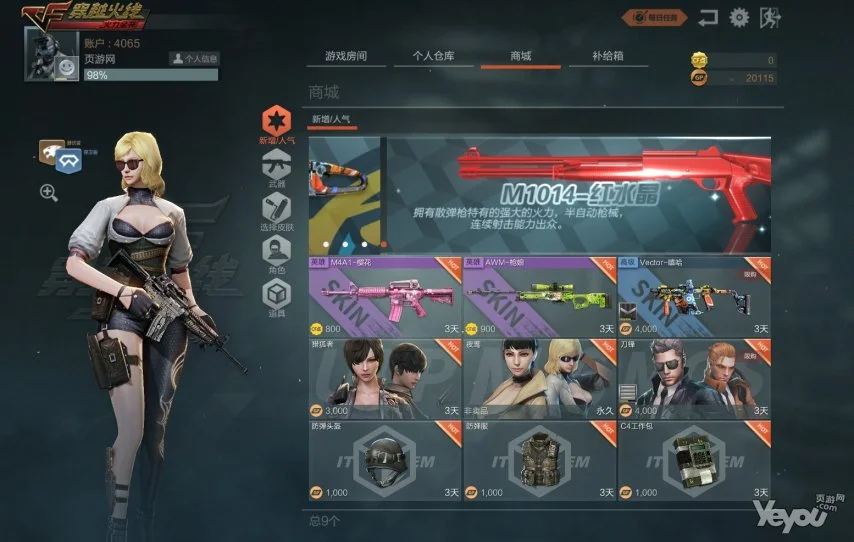
Task: Pick the green AWM sniper skin item
Action: click(539, 296)
